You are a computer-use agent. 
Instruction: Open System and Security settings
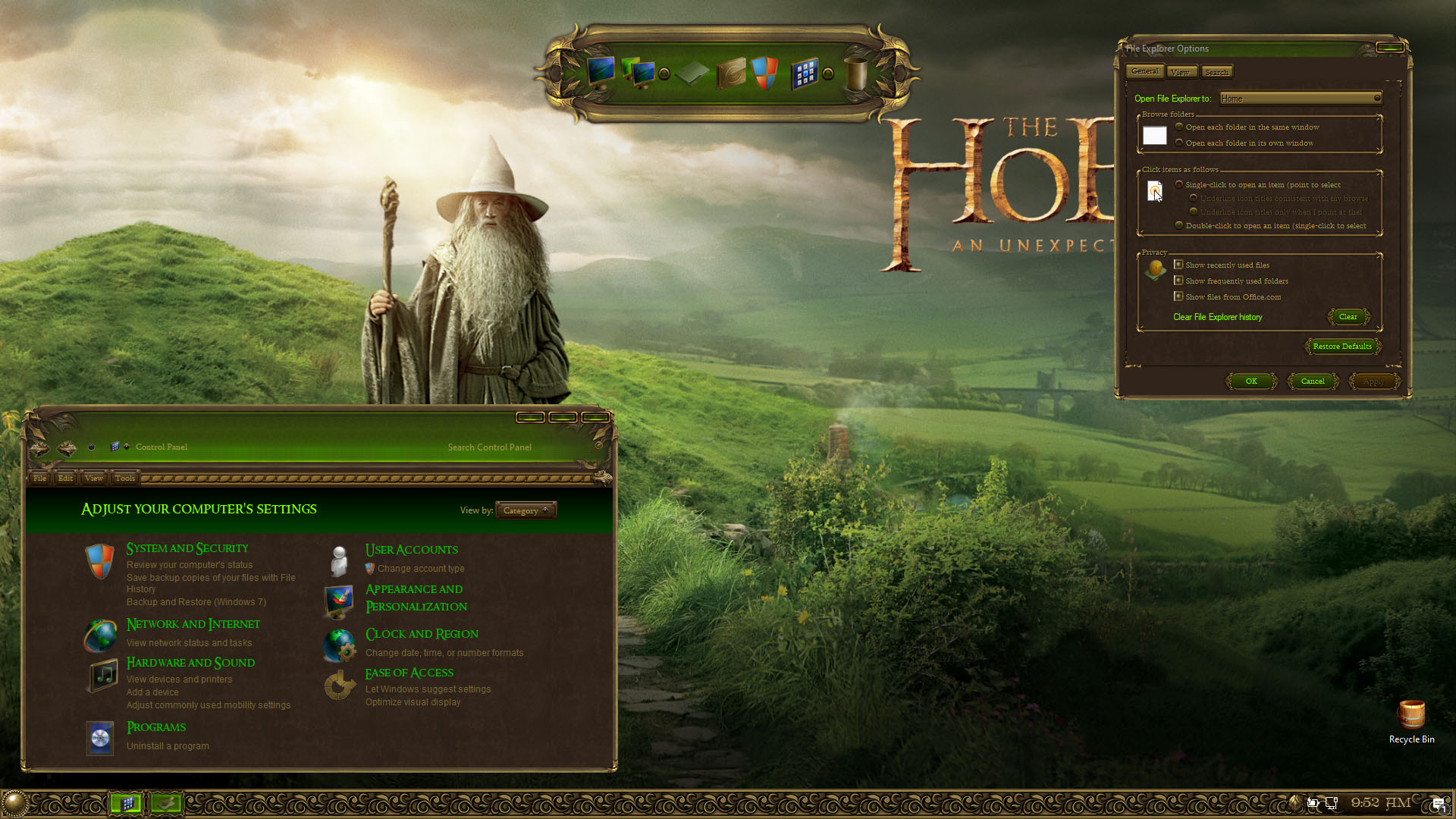click(187, 548)
